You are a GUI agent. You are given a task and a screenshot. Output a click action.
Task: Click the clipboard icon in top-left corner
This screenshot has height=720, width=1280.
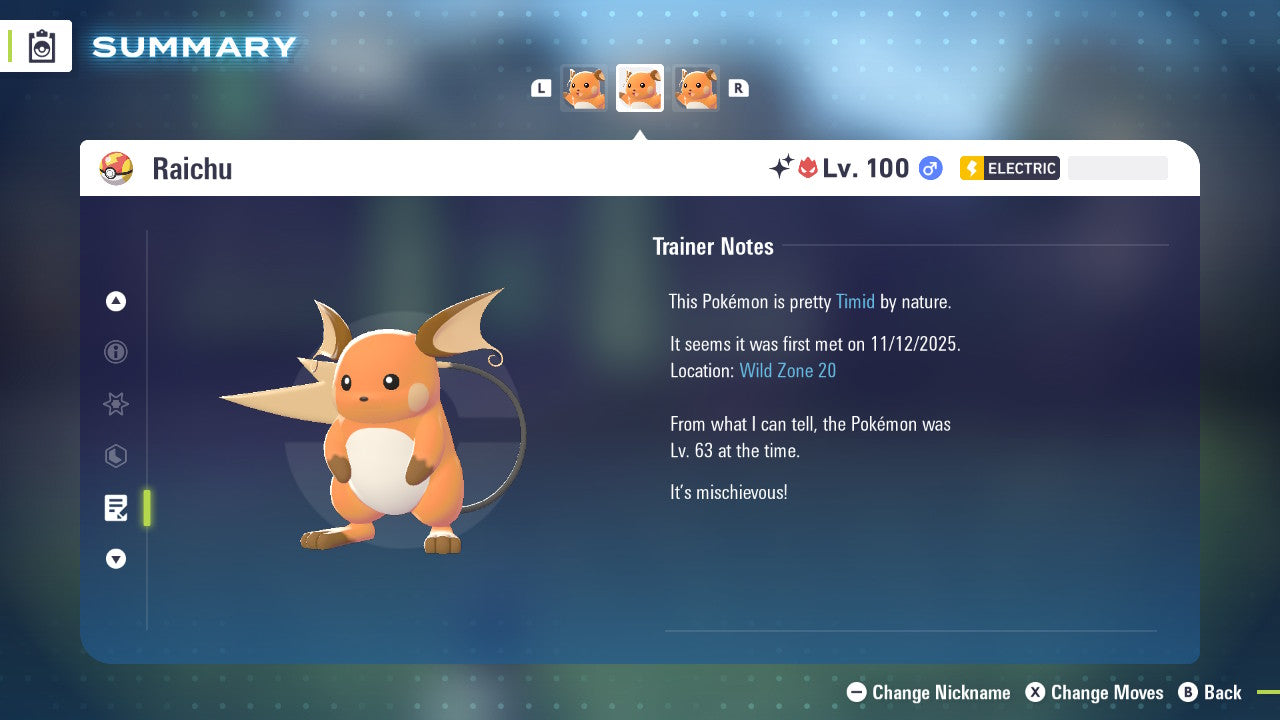pyautogui.click(x=41, y=45)
